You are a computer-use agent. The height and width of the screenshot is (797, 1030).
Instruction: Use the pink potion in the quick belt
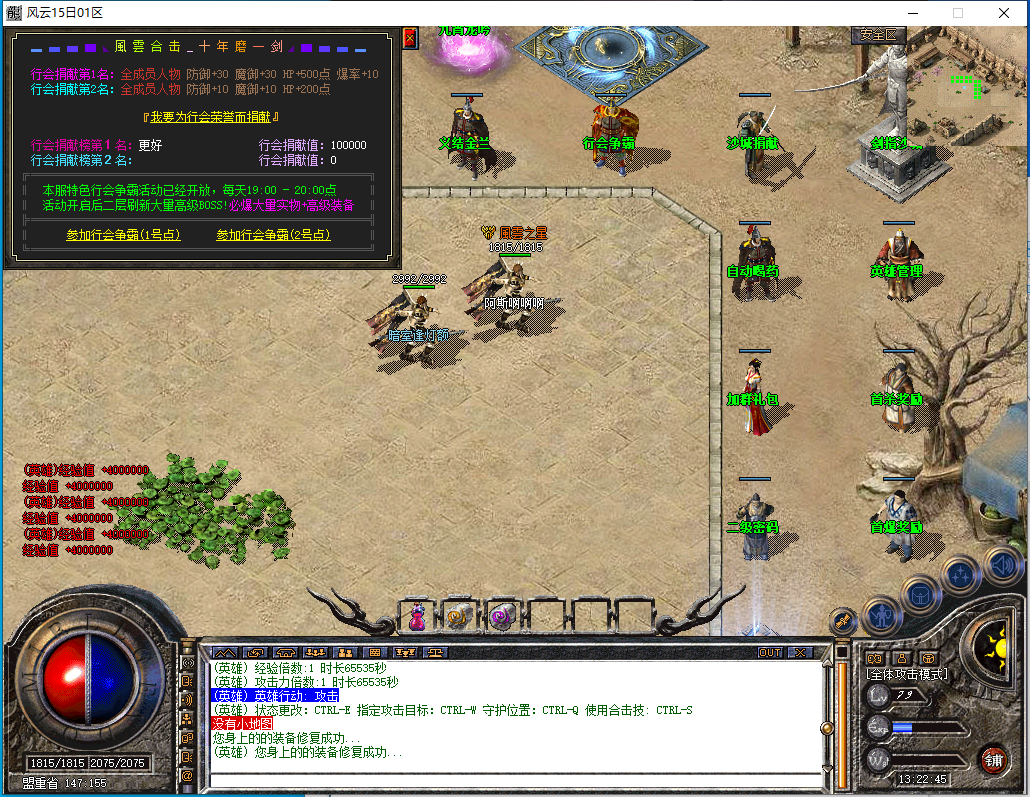418,617
